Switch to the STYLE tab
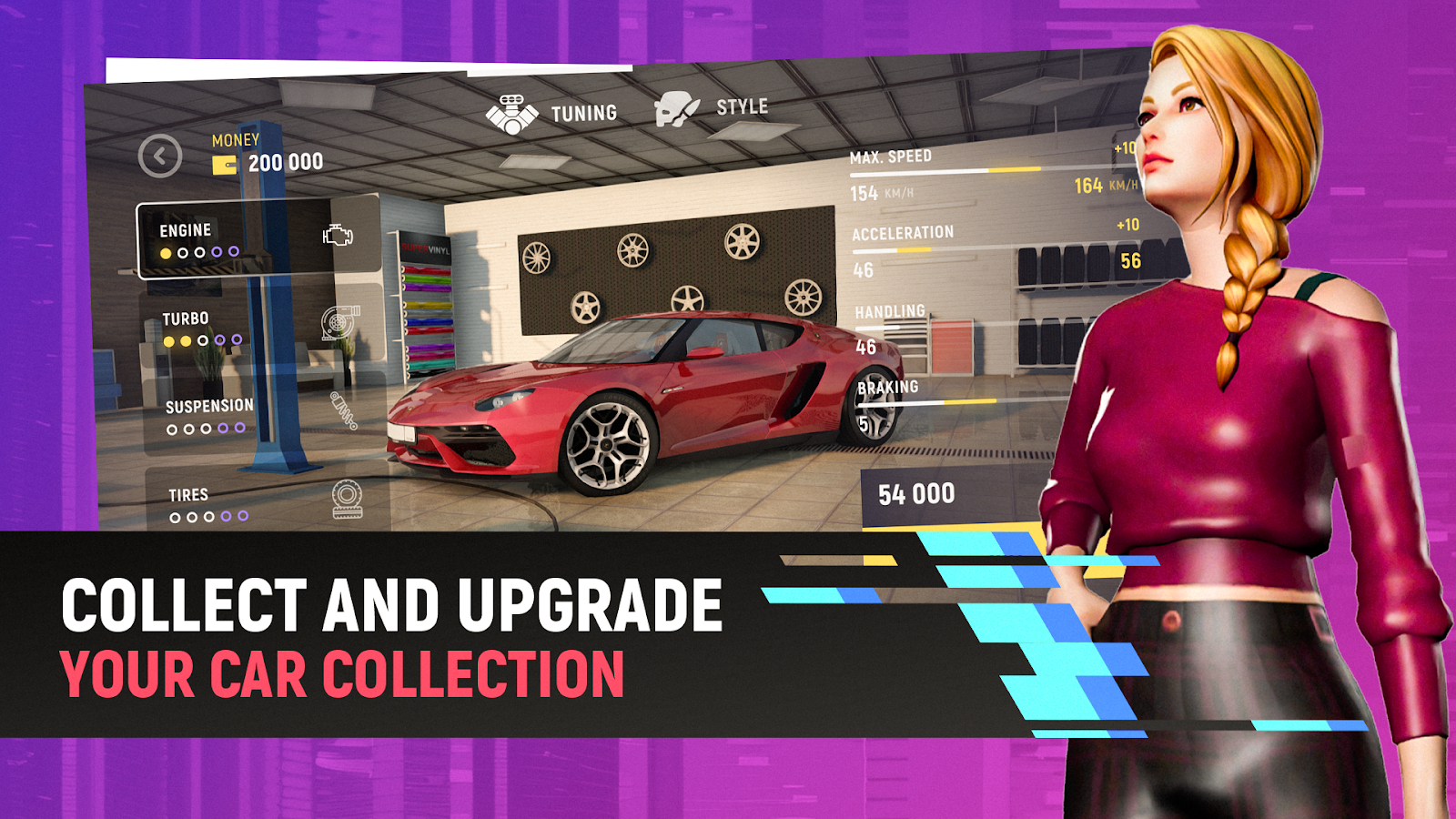This screenshot has width=1456, height=819. pos(742,106)
